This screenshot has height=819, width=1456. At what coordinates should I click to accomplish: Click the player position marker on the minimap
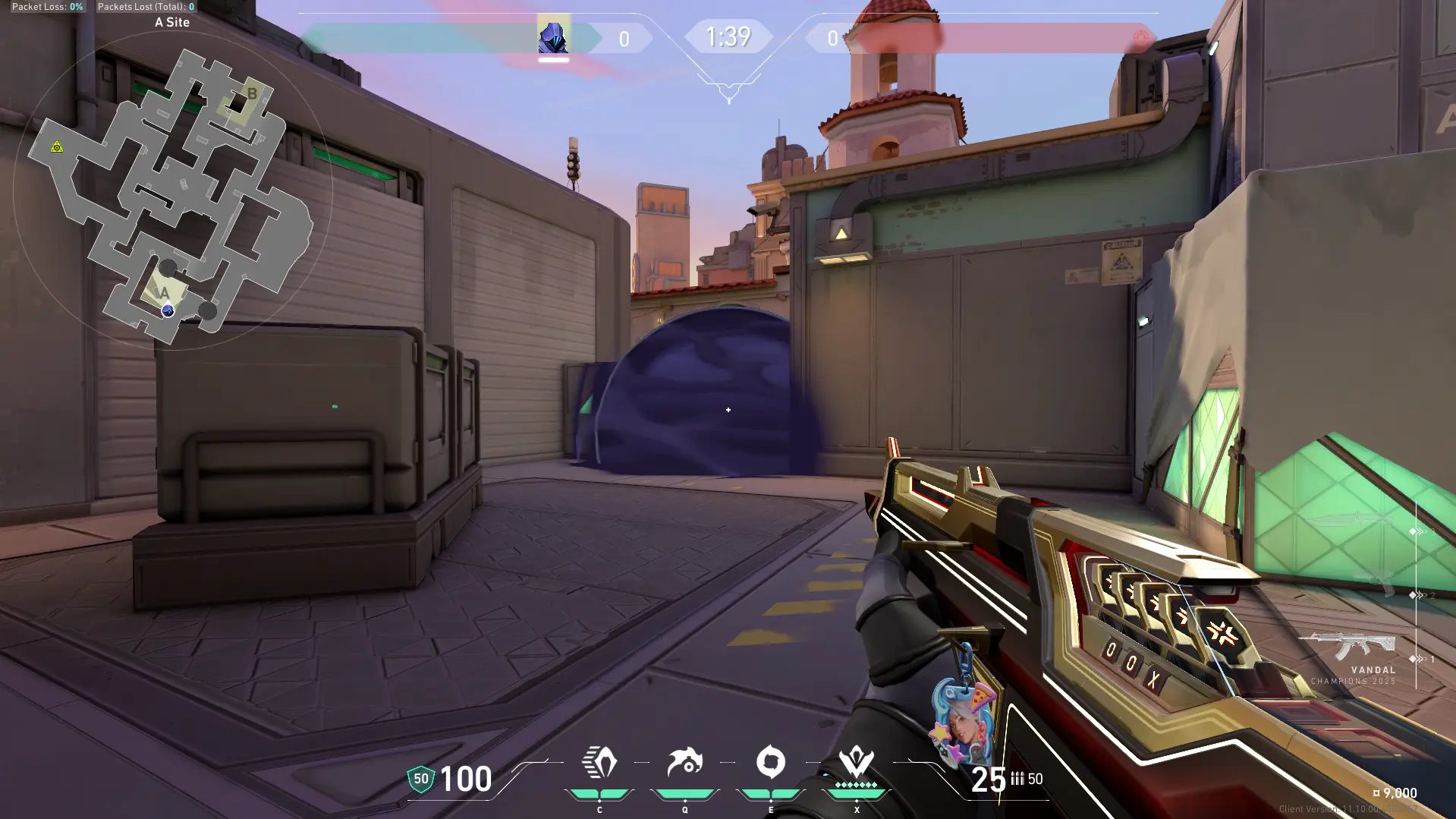coord(168,310)
